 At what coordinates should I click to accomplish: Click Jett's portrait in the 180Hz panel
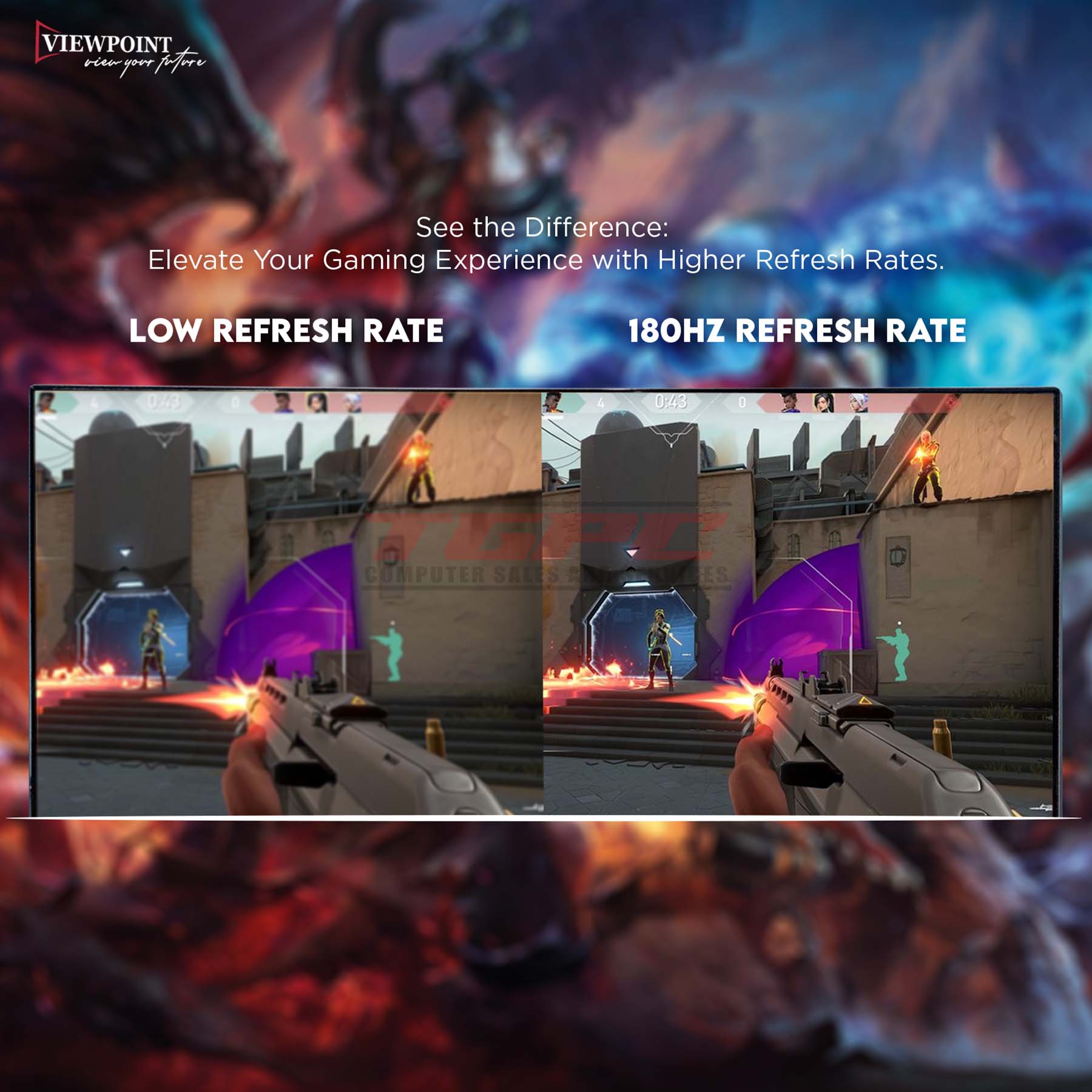coord(858,402)
